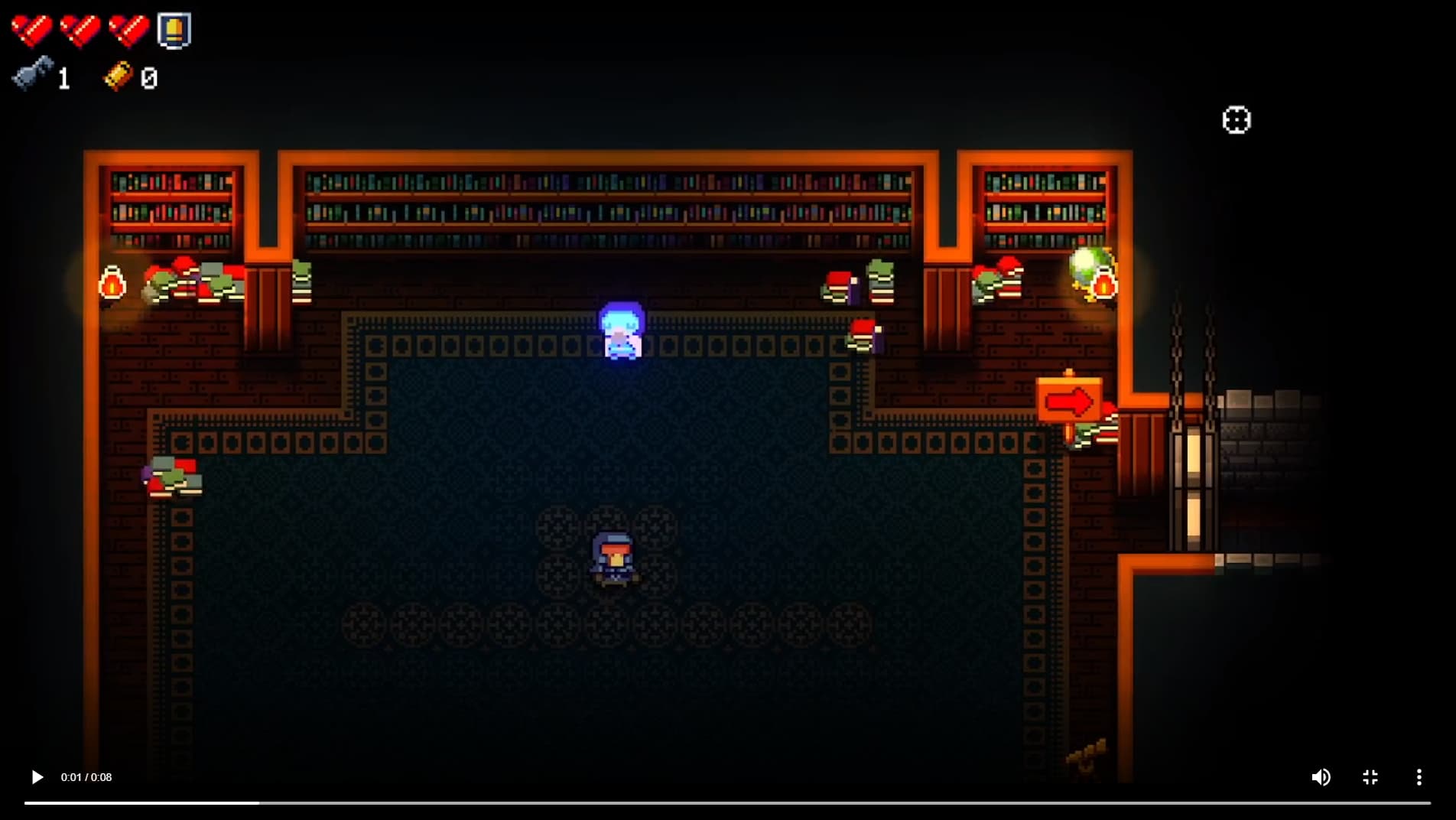Click the glowing blue ghost character
1456x820 pixels.
621,330
